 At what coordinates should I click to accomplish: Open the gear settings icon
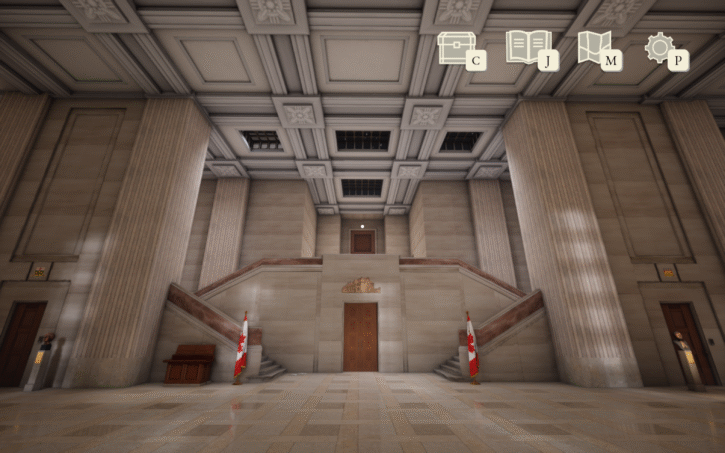(660, 47)
